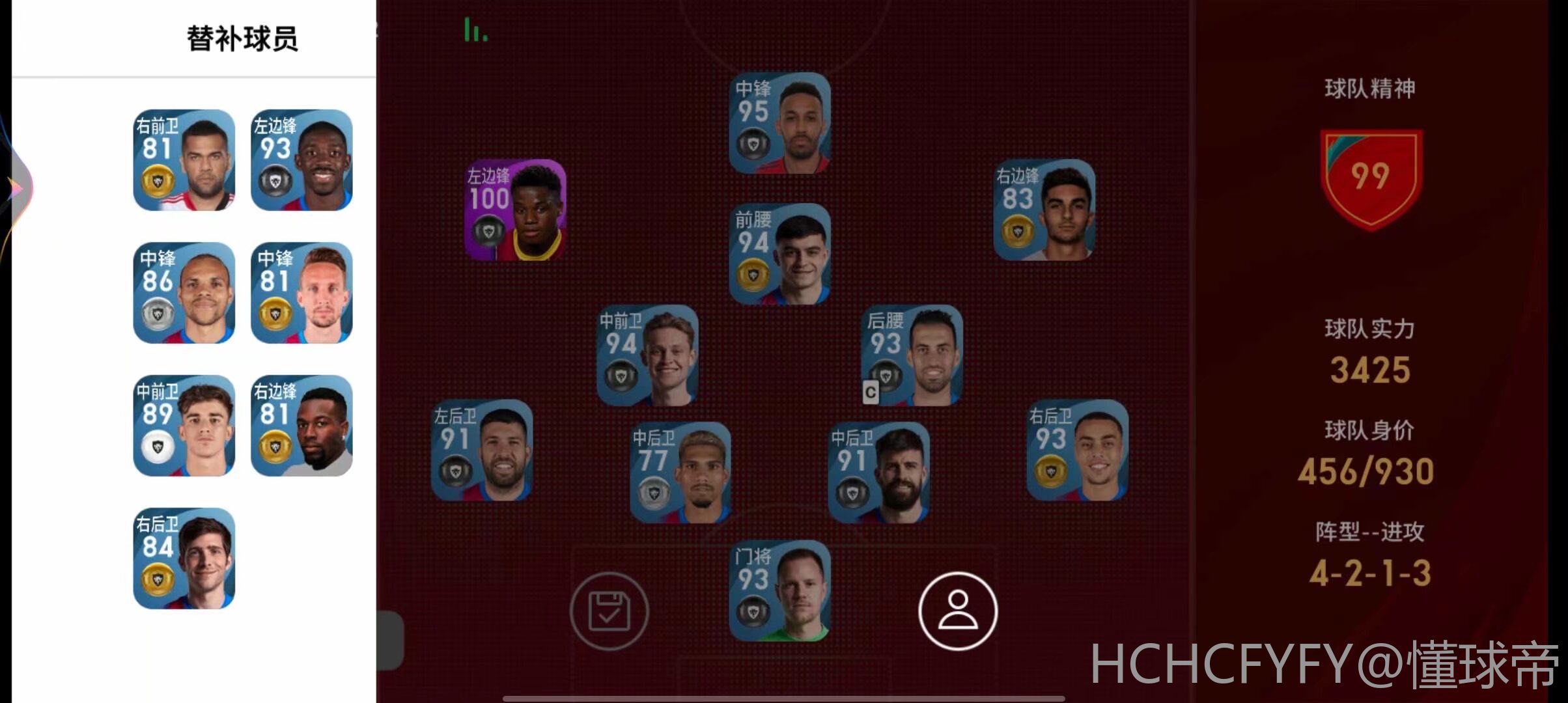Select substitute 左边锋 rated 93
Screen dimensions: 1568x703
301,160
